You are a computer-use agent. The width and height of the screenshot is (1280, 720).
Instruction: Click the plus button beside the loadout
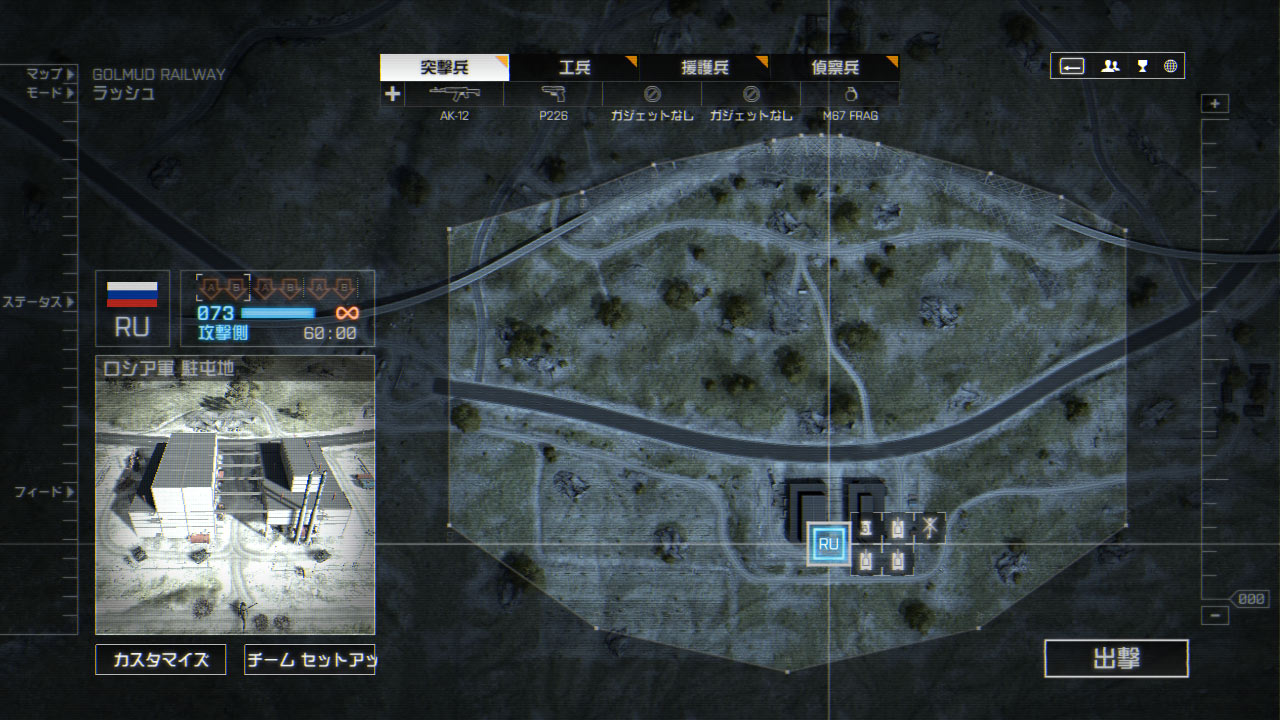[392, 94]
